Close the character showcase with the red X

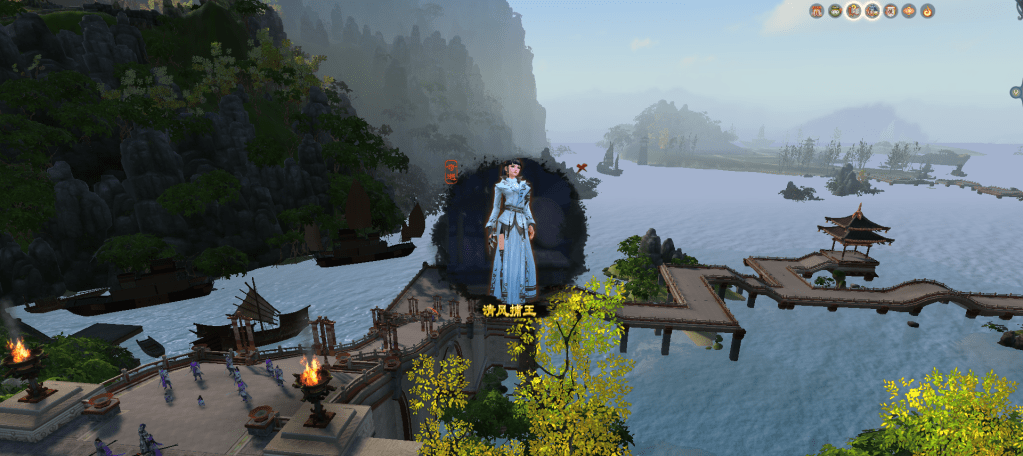click(581, 168)
